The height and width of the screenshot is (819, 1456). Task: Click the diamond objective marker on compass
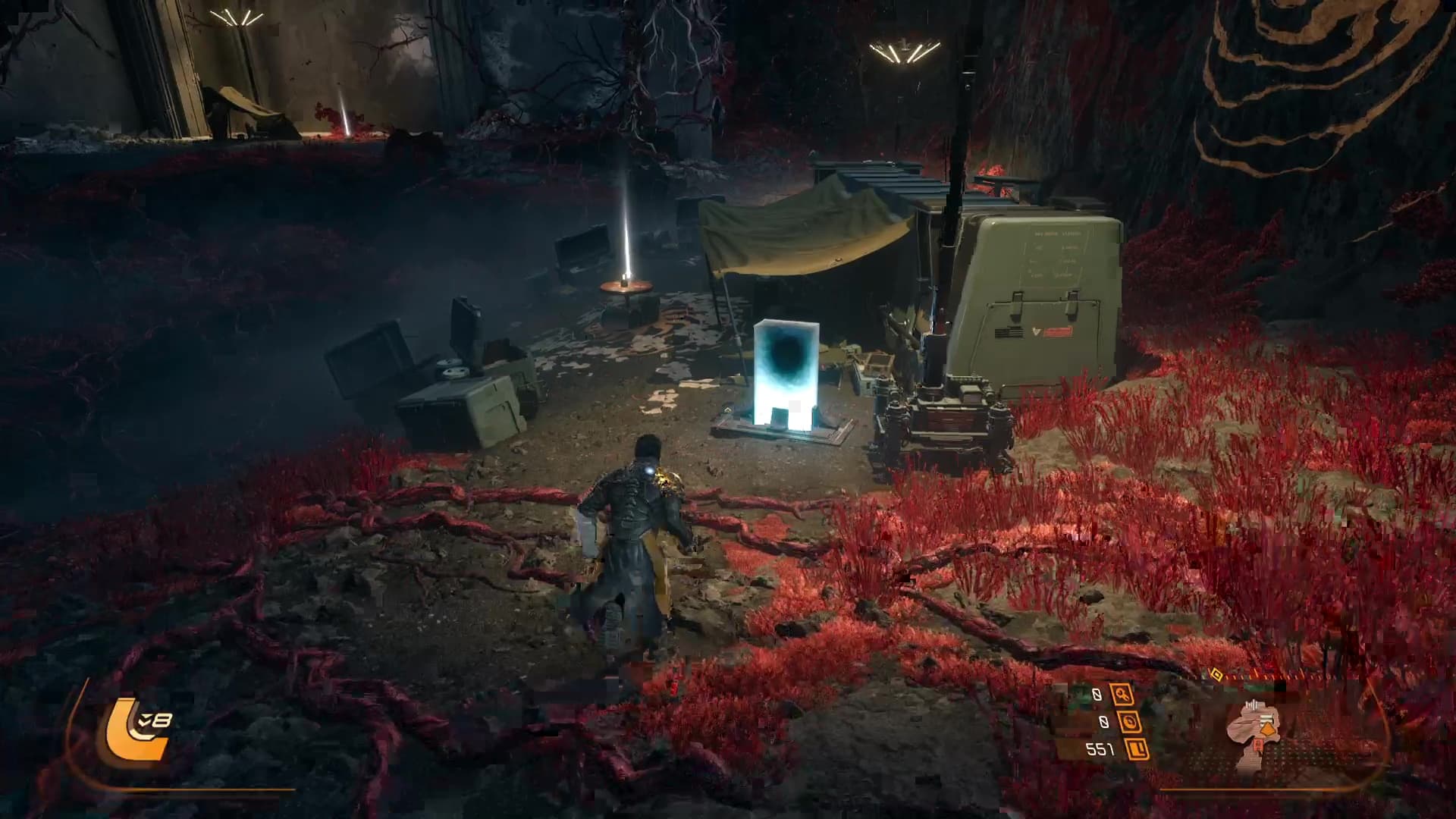coord(1215,673)
